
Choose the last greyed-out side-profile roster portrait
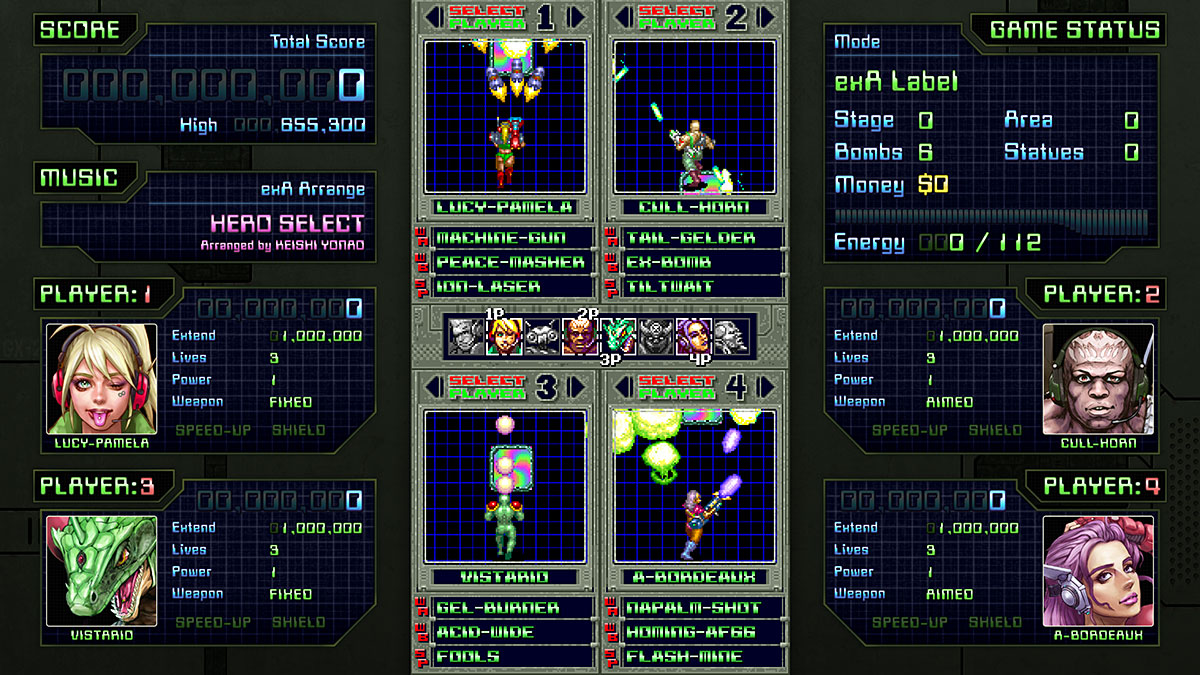click(731, 337)
